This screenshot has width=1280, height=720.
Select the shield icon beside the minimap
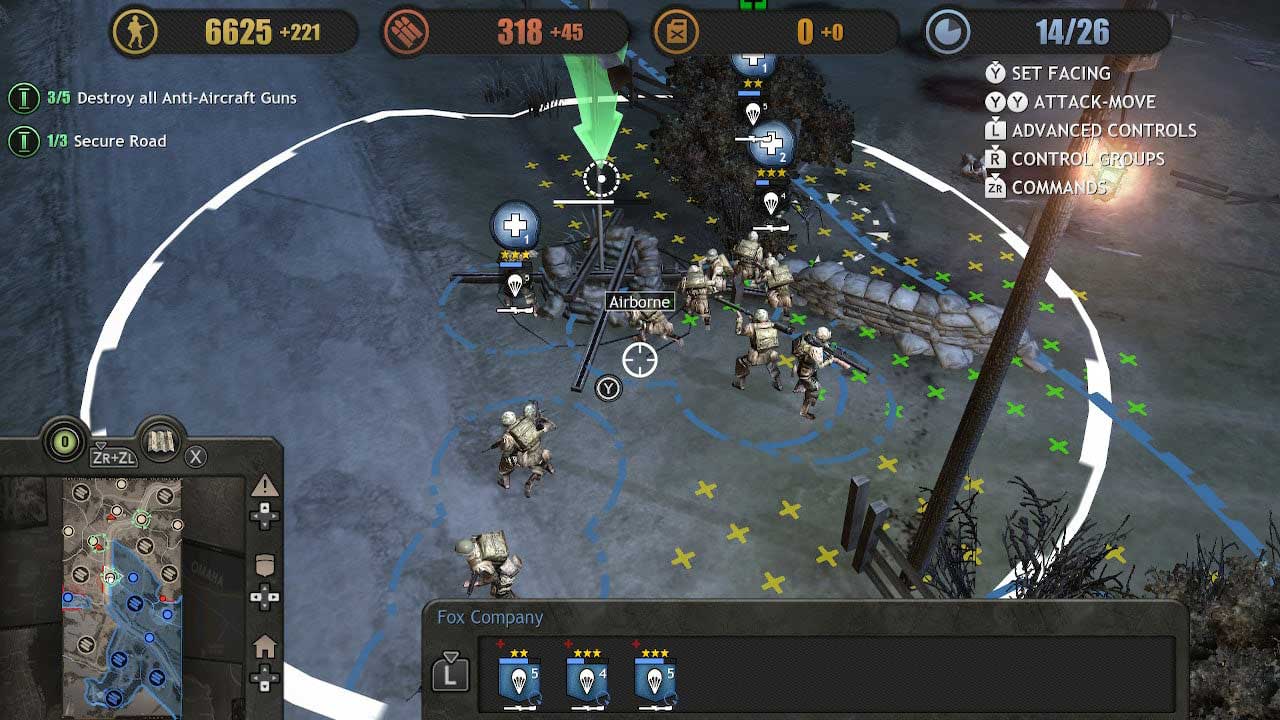(x=265, y=565)
